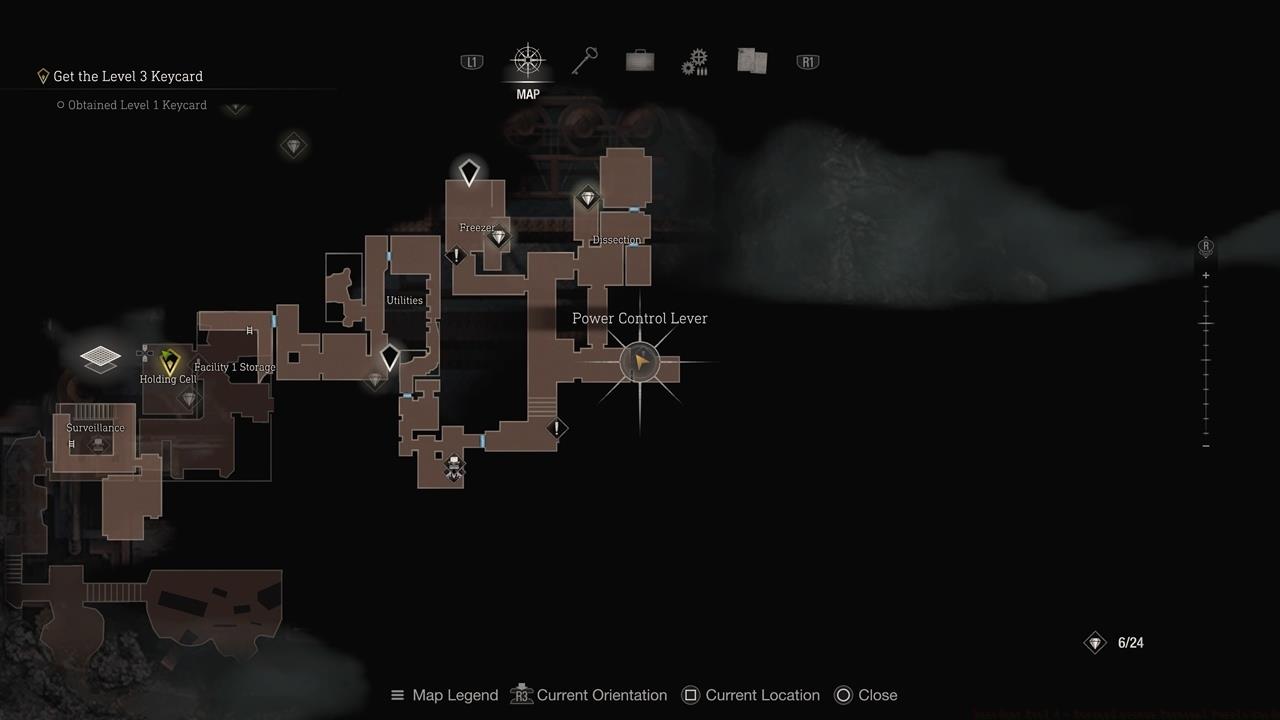The width and height of the screenshot is (1280, 720).
Task: Open the Crafting gears icon
Action: pyautogui.click(x=695, y=60)
